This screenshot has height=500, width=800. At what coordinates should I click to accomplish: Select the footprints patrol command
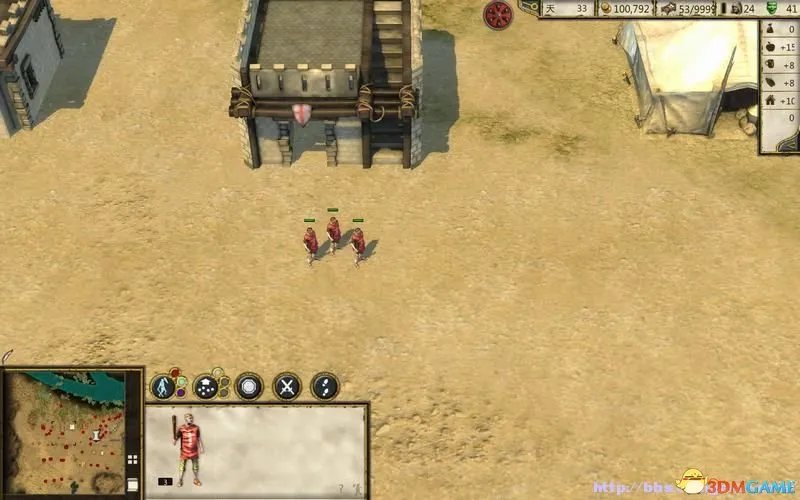point(325,386)
